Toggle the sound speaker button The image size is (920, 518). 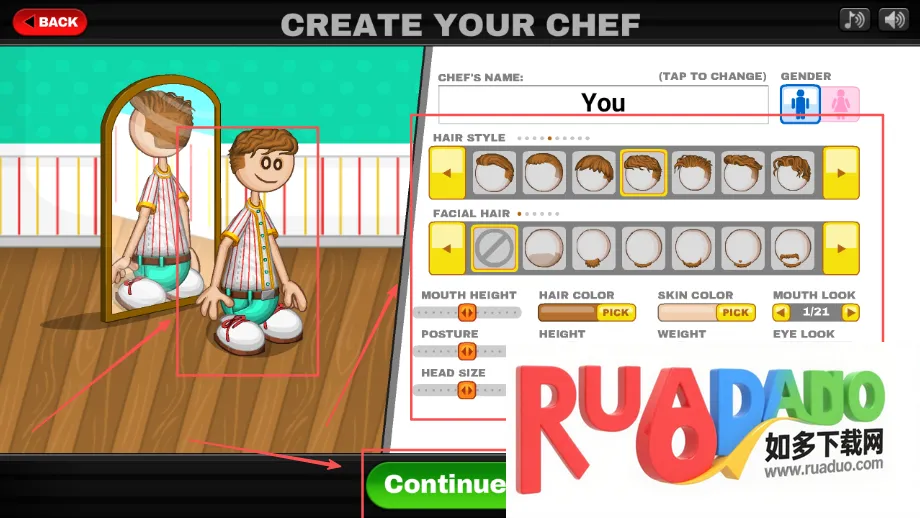tap(892, 20)
